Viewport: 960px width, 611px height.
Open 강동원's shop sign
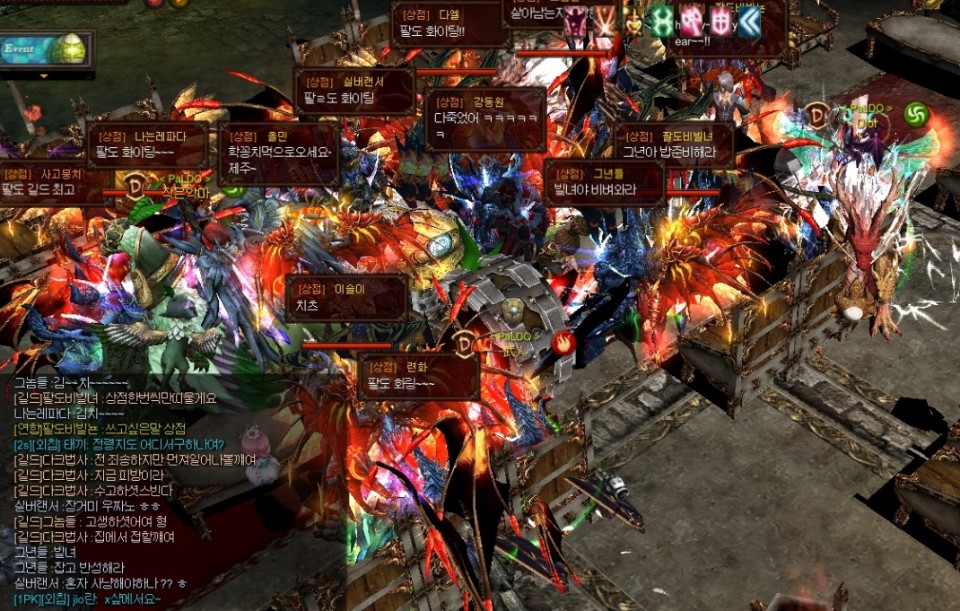click(486, 118)
